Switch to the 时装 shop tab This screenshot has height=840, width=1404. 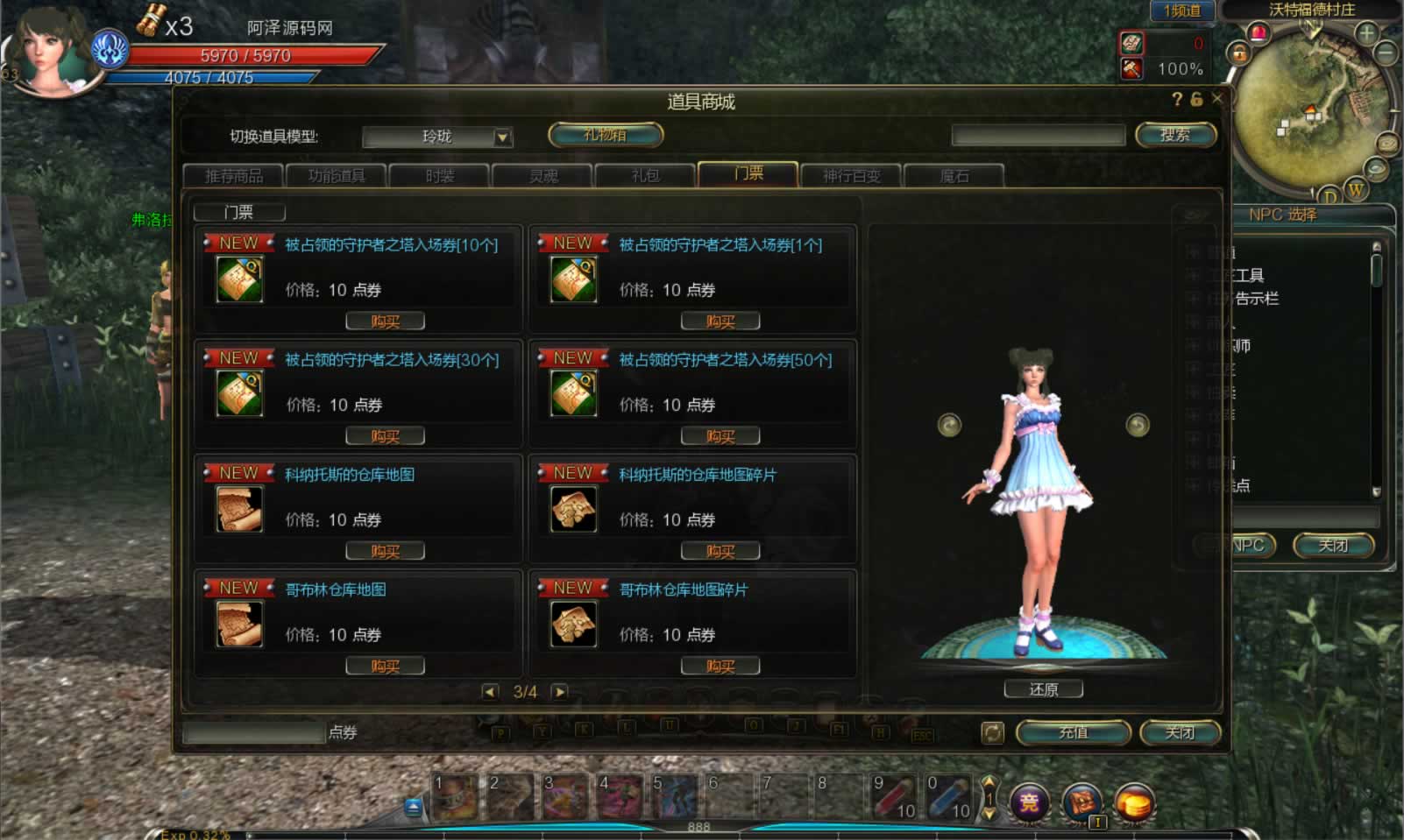(x=439, y=176)
